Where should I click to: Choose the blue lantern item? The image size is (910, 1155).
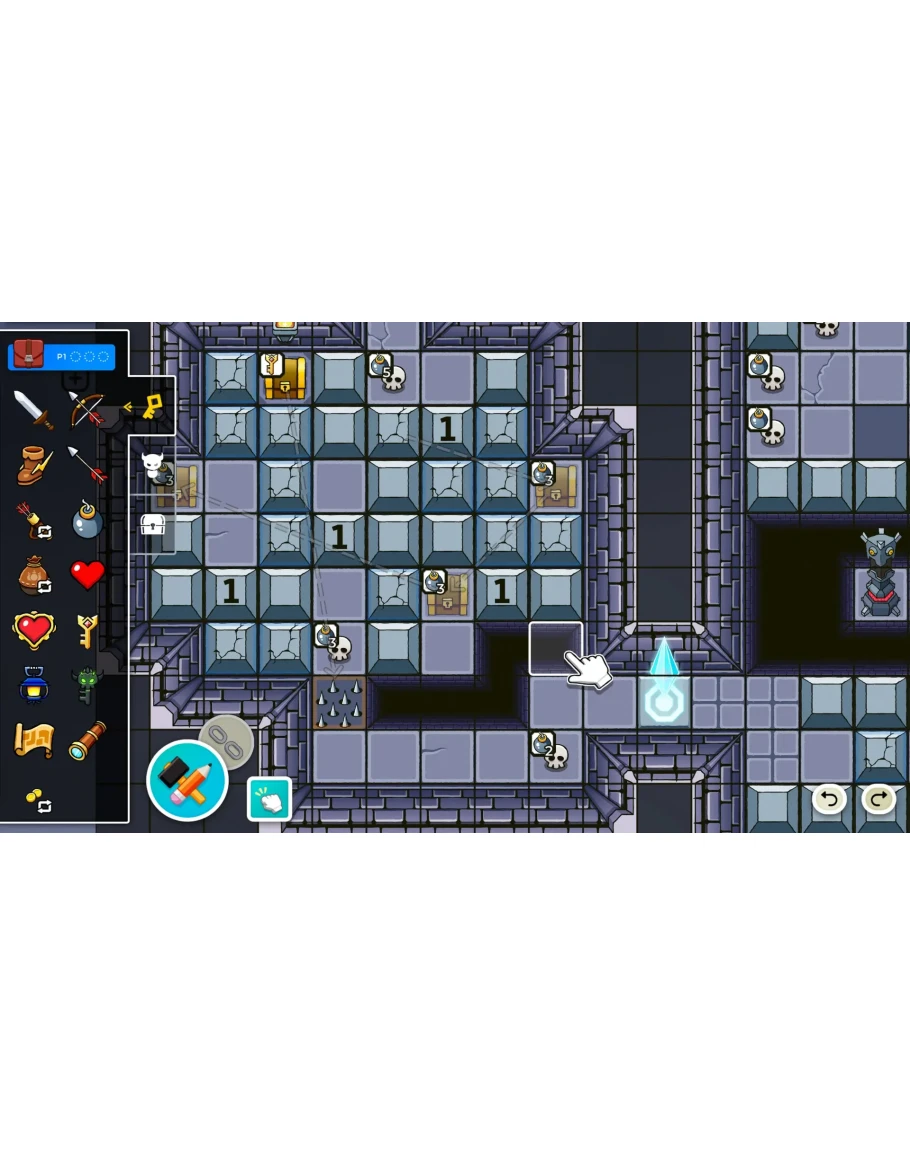pyautogui.click(x=33, y=686)
